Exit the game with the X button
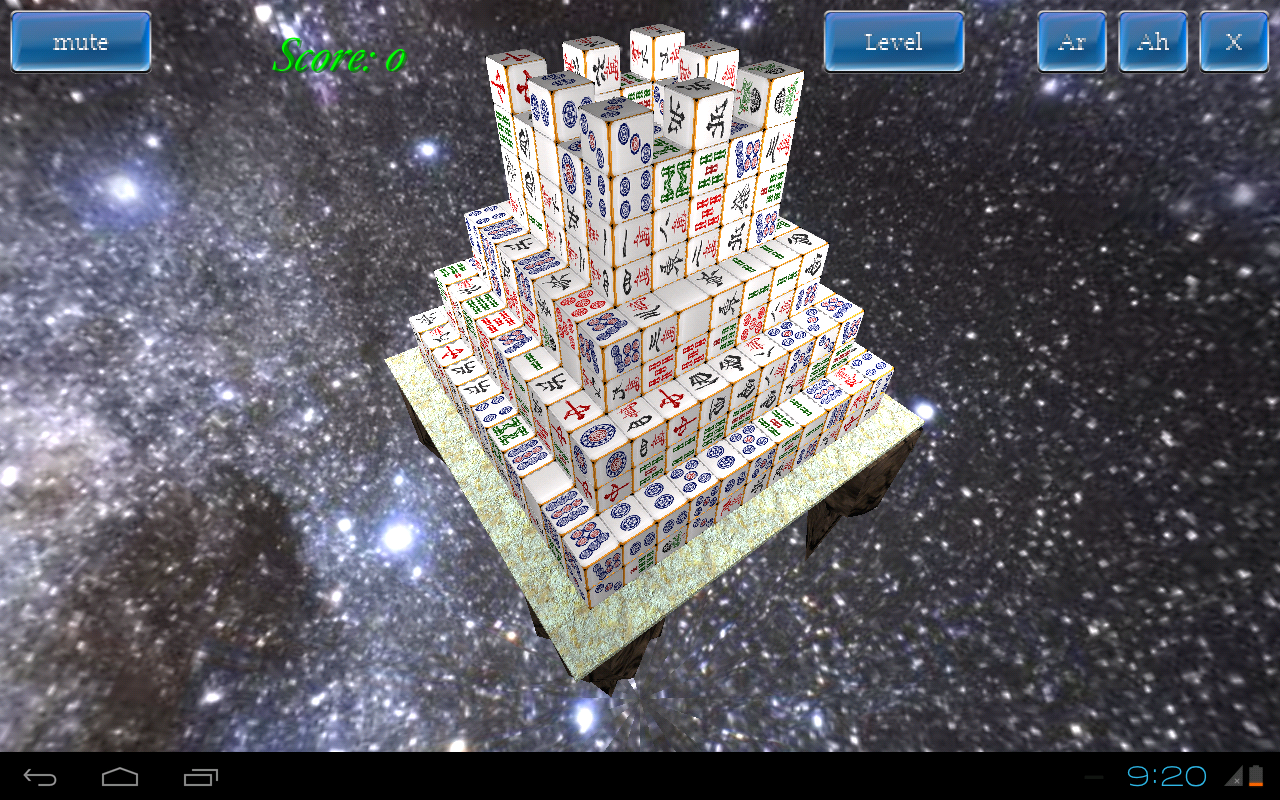This screenshot has width=1280, height=800. tap(1233, 41)
